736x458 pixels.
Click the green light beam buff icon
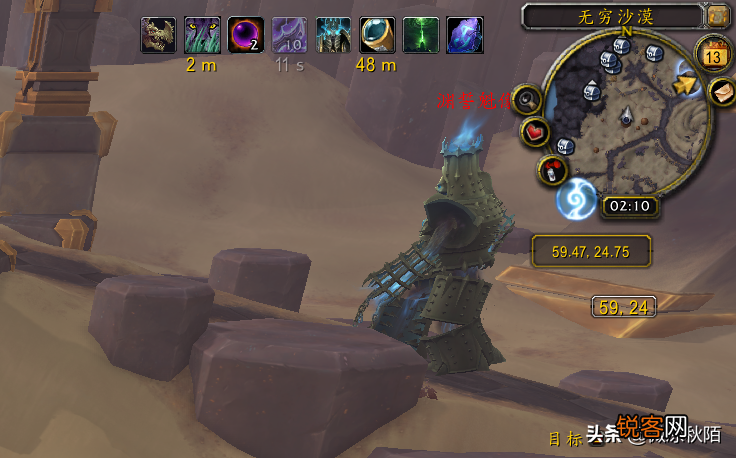(421, 36)
